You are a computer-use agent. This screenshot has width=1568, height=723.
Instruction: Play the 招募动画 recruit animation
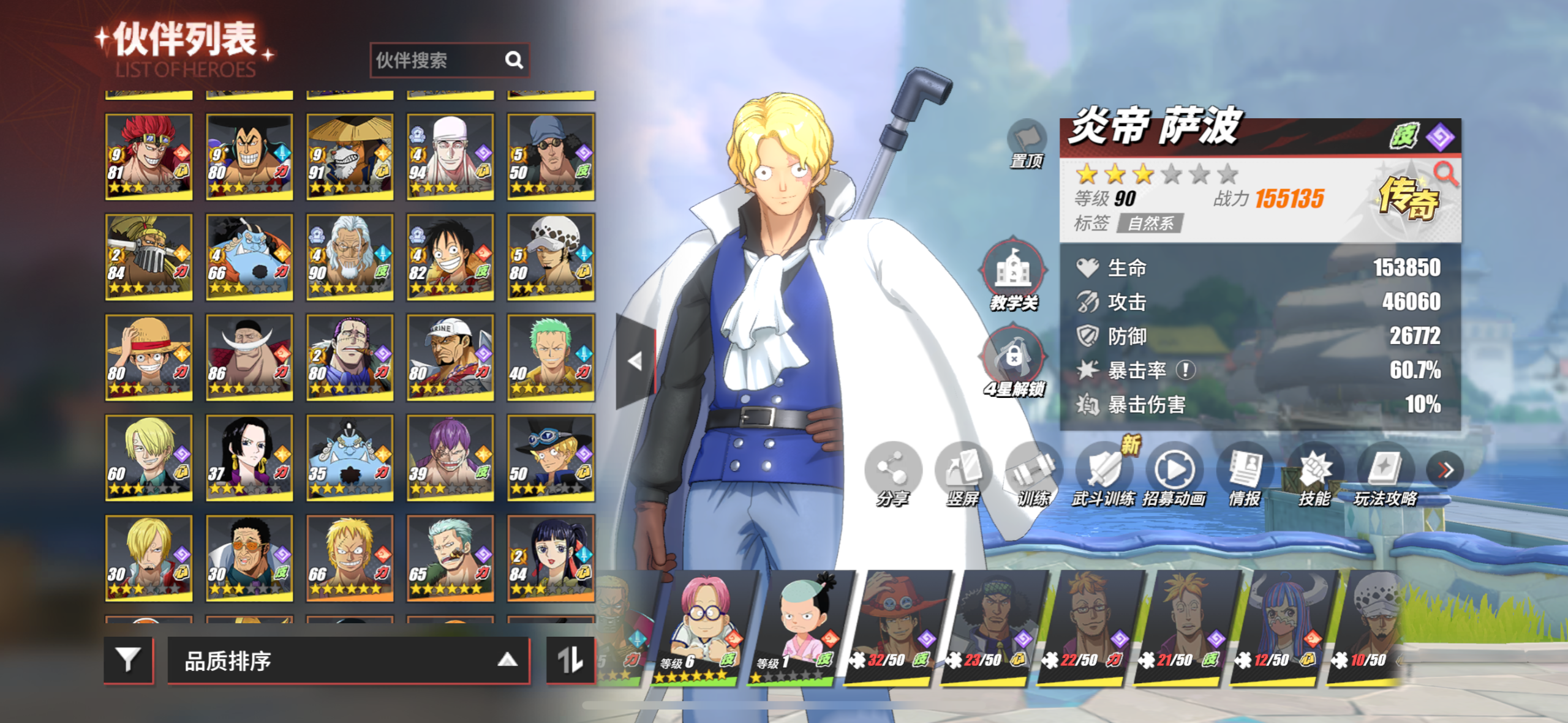1174,474
